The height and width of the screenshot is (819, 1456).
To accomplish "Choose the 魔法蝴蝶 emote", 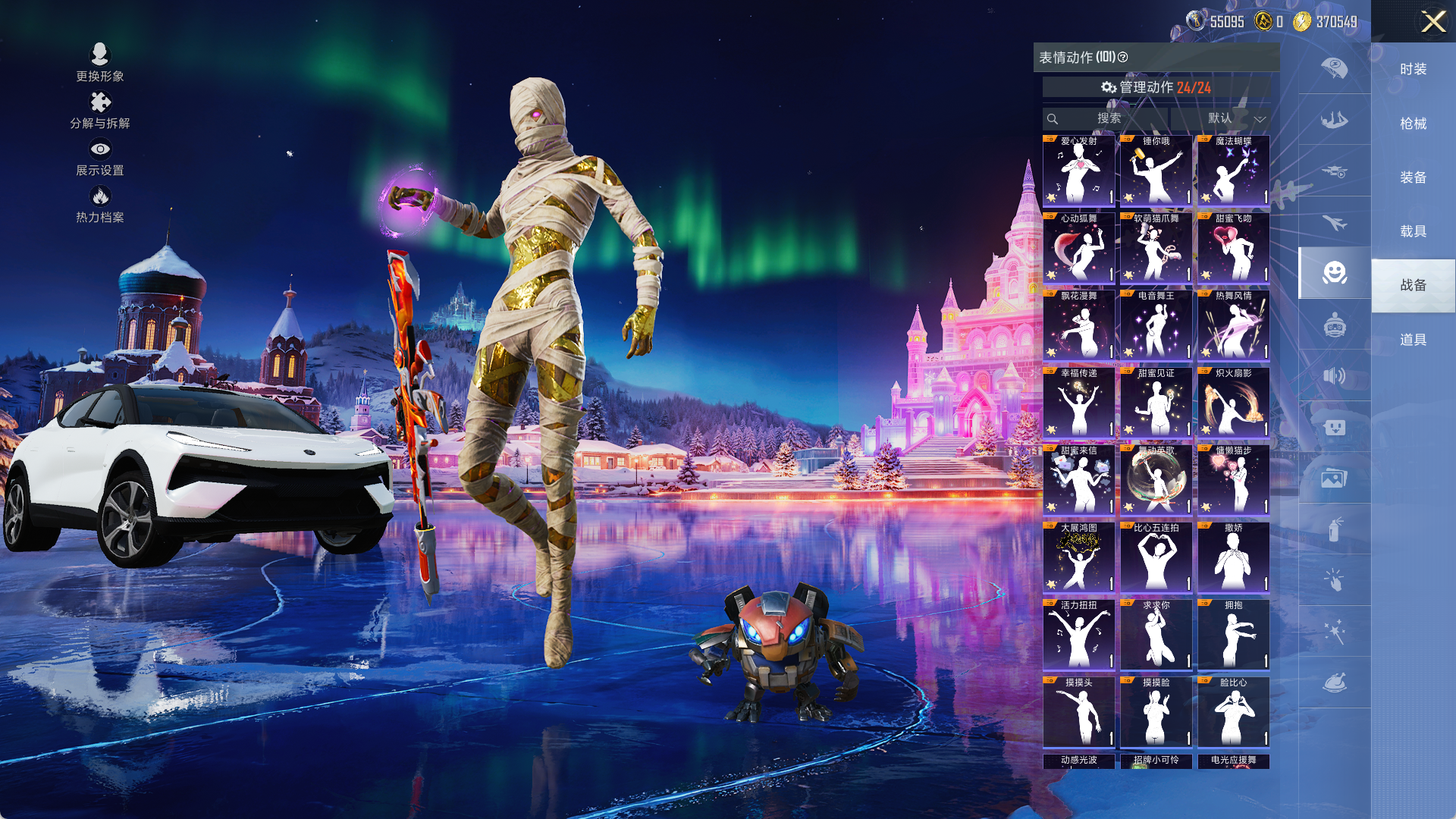I will tap(1233, 171).
